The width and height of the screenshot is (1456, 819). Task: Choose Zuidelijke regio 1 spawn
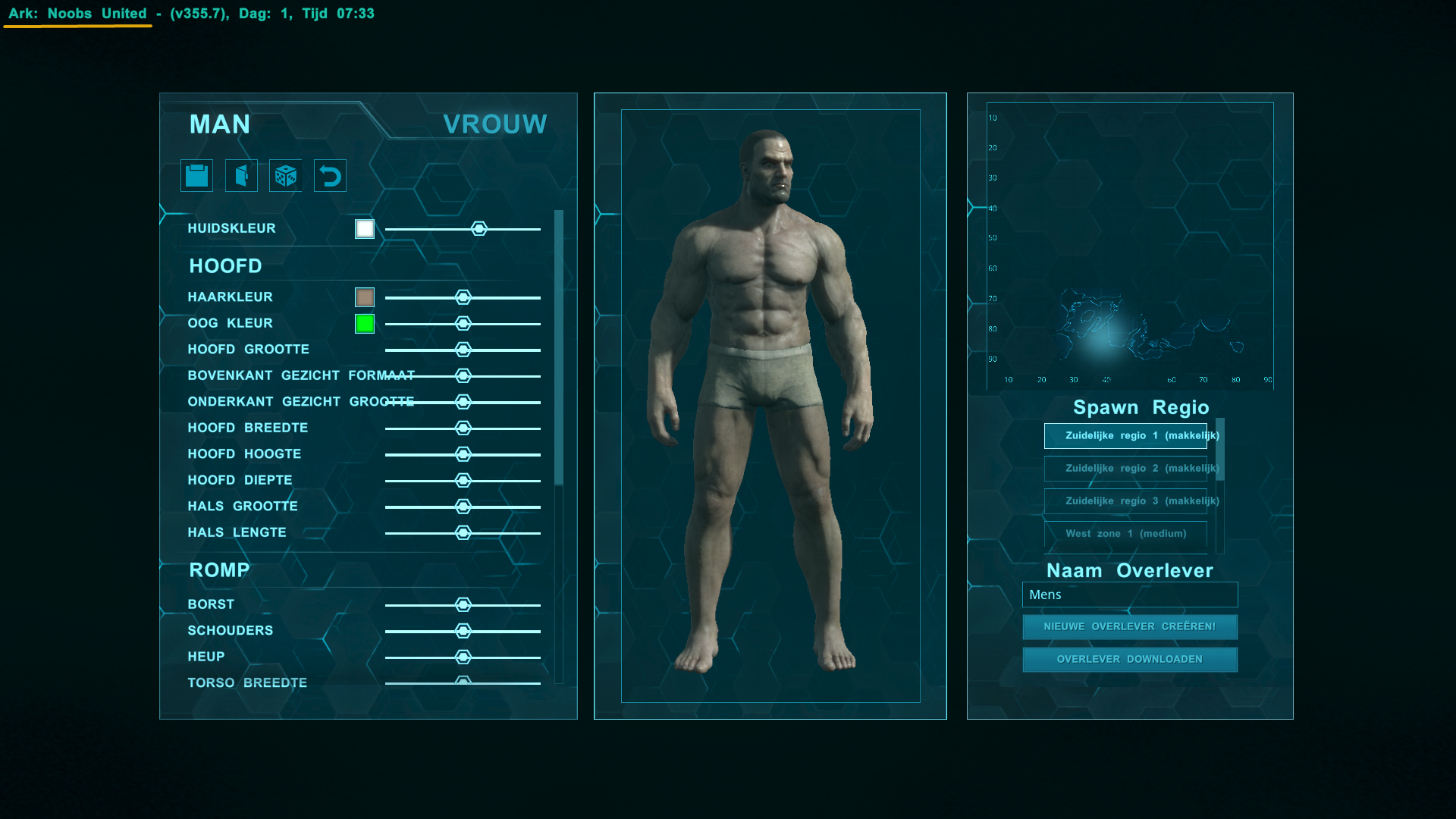pos(1125,436)
